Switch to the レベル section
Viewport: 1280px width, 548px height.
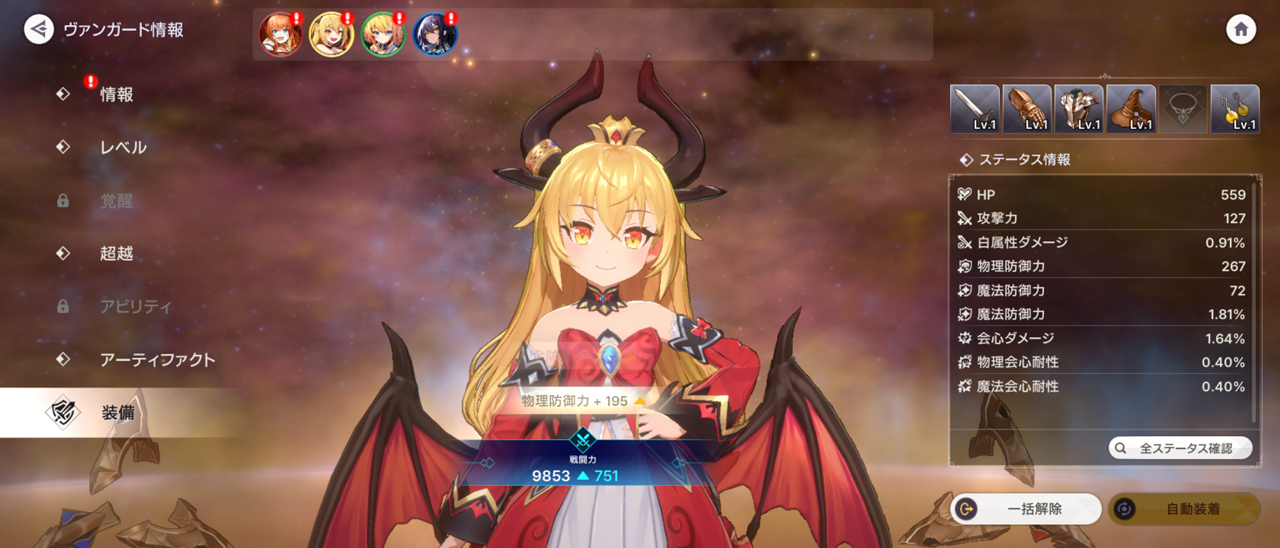[123, 147]
